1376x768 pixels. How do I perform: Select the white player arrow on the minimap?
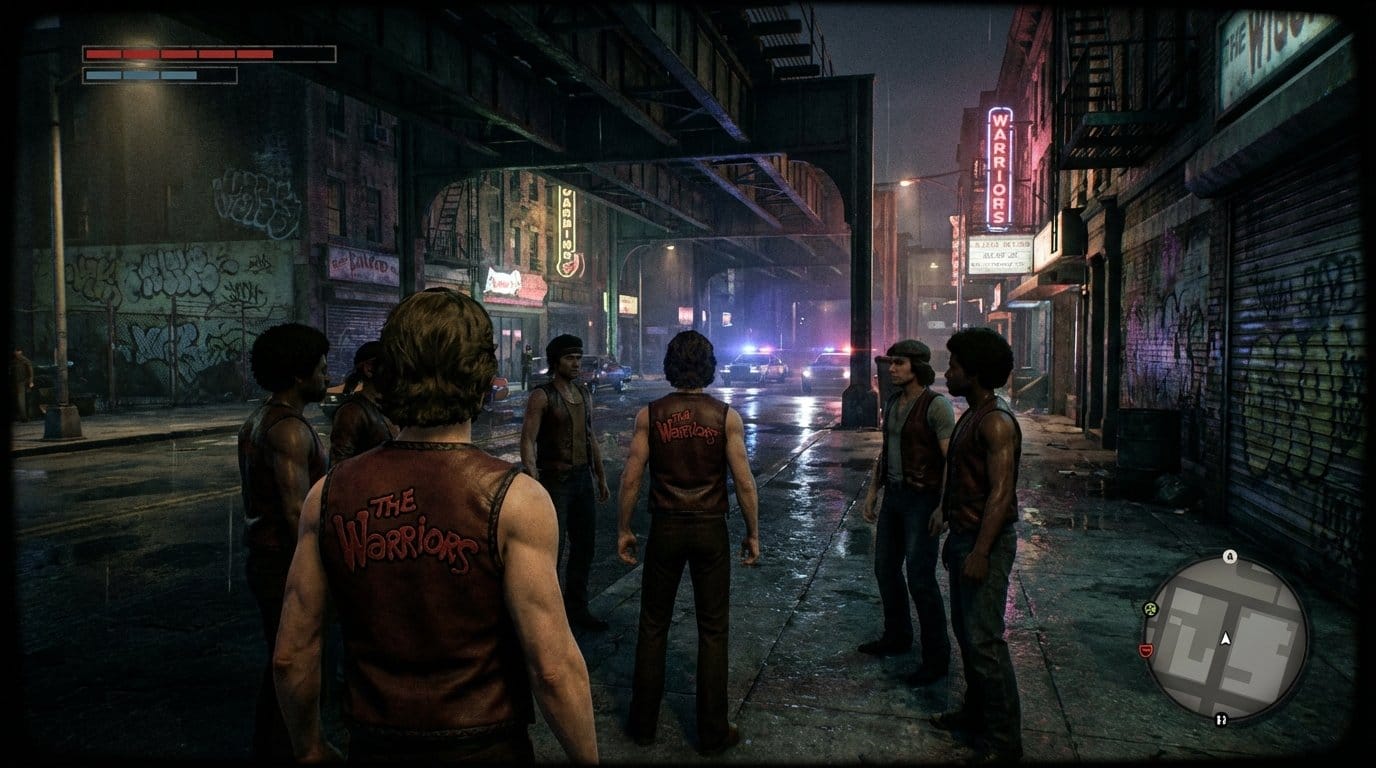point(1224,637)
